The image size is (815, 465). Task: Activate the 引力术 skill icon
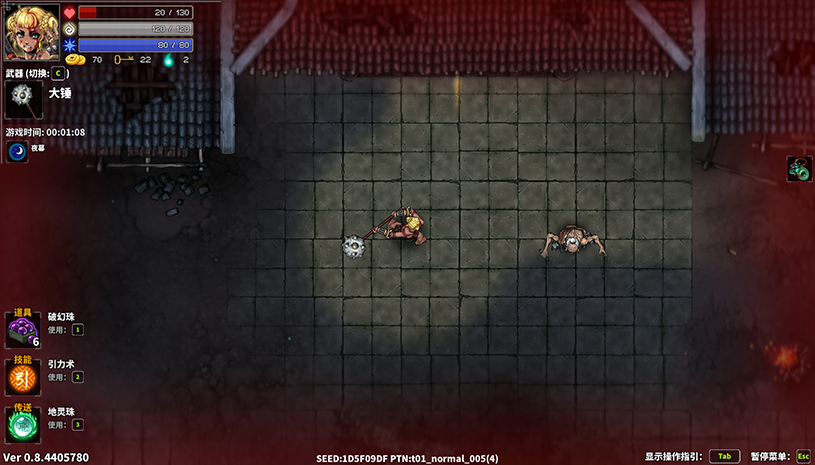point(22,377)
